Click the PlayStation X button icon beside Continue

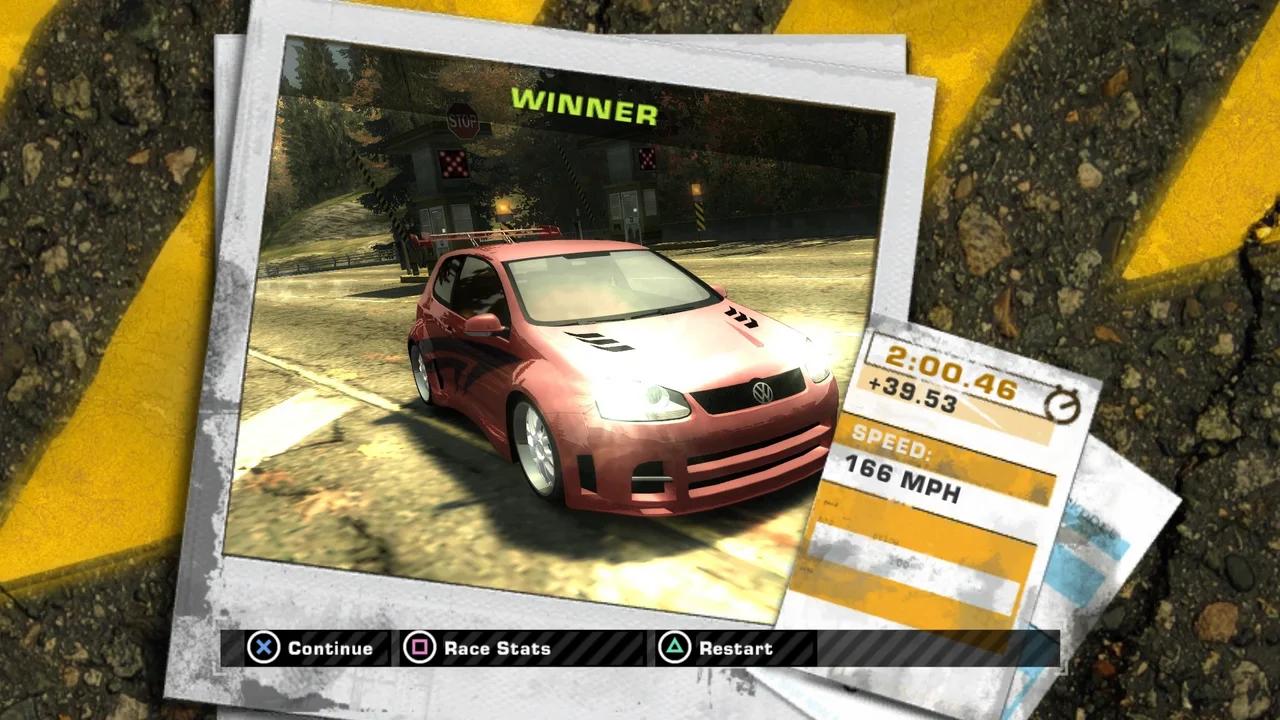click(x=263, y=649)
